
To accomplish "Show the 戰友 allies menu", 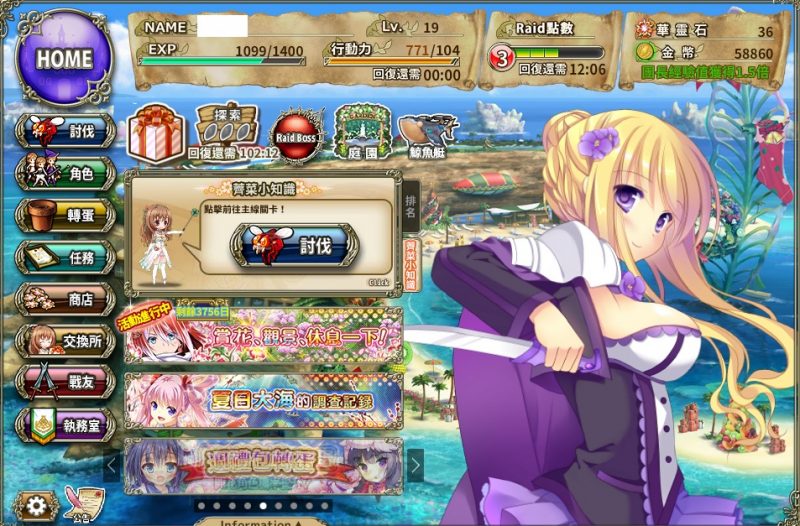I will coord(64,383).
